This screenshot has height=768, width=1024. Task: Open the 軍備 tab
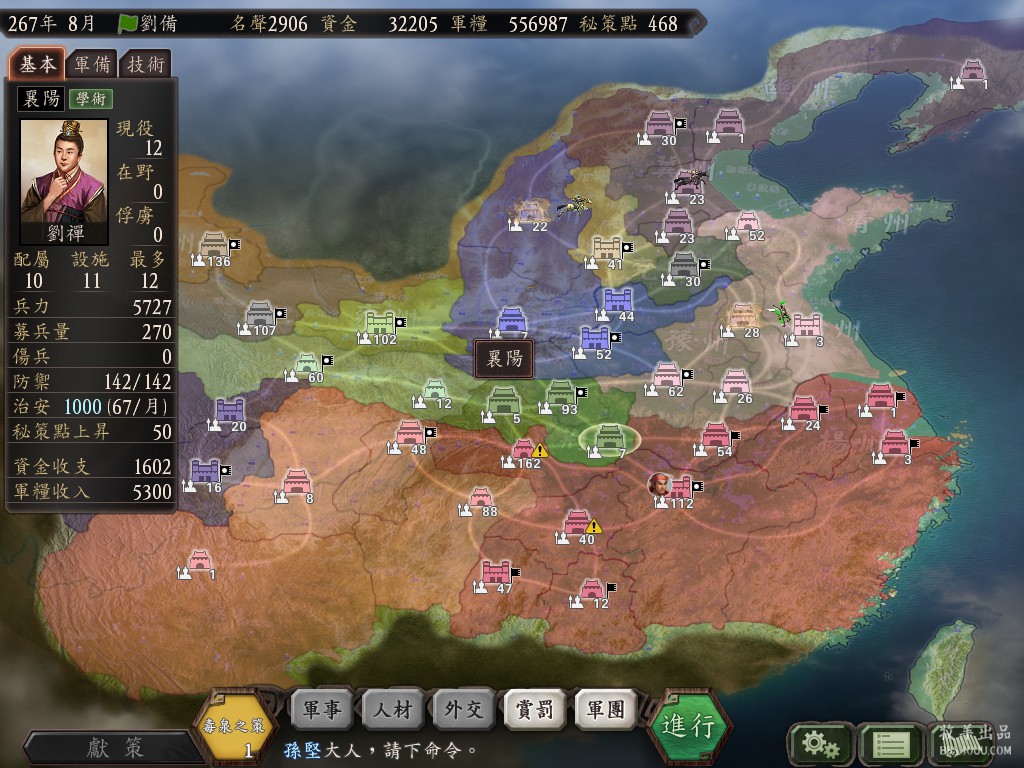tap(92, 64)
